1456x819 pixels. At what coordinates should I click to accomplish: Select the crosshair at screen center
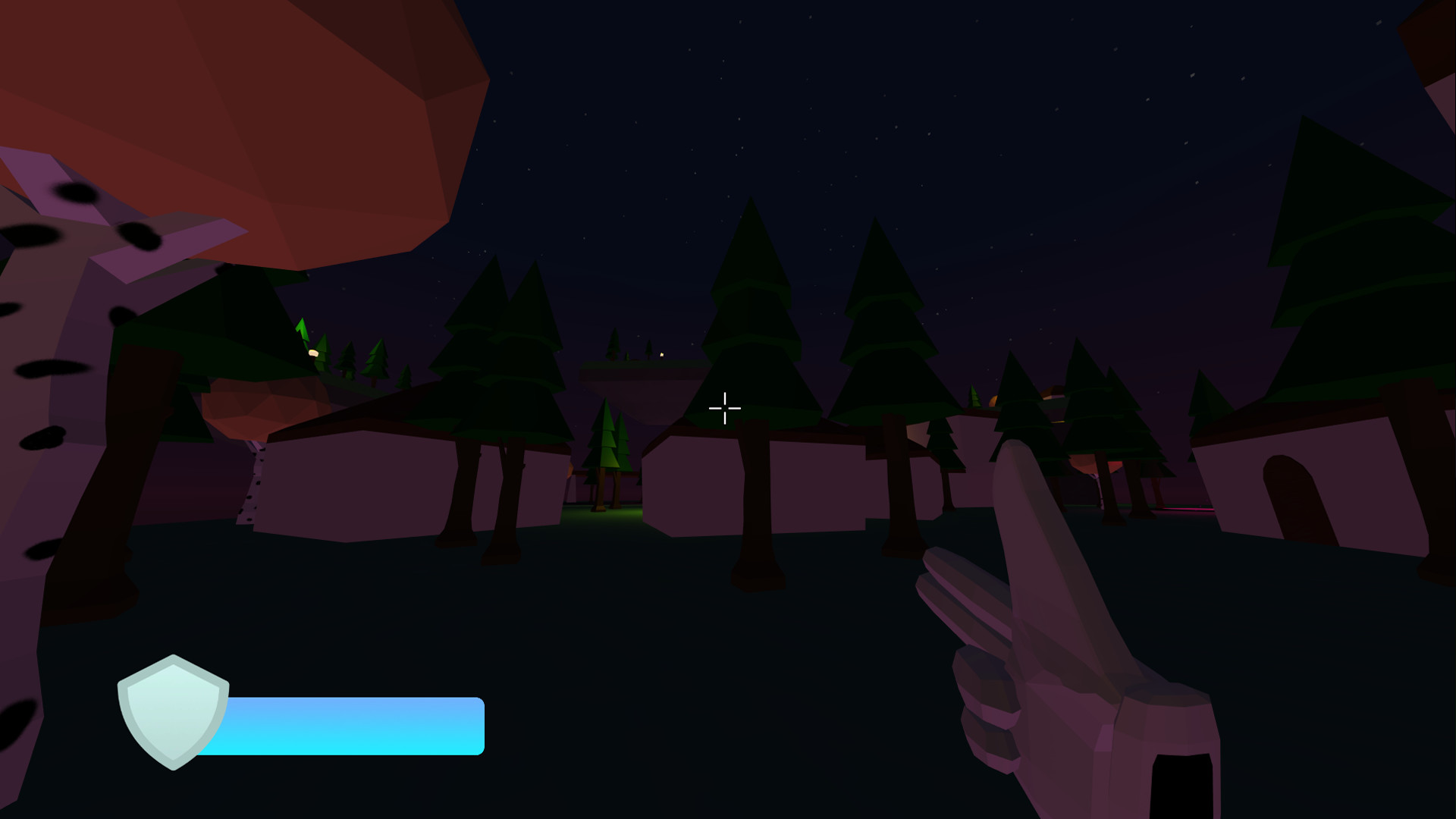tap(726, 408)
